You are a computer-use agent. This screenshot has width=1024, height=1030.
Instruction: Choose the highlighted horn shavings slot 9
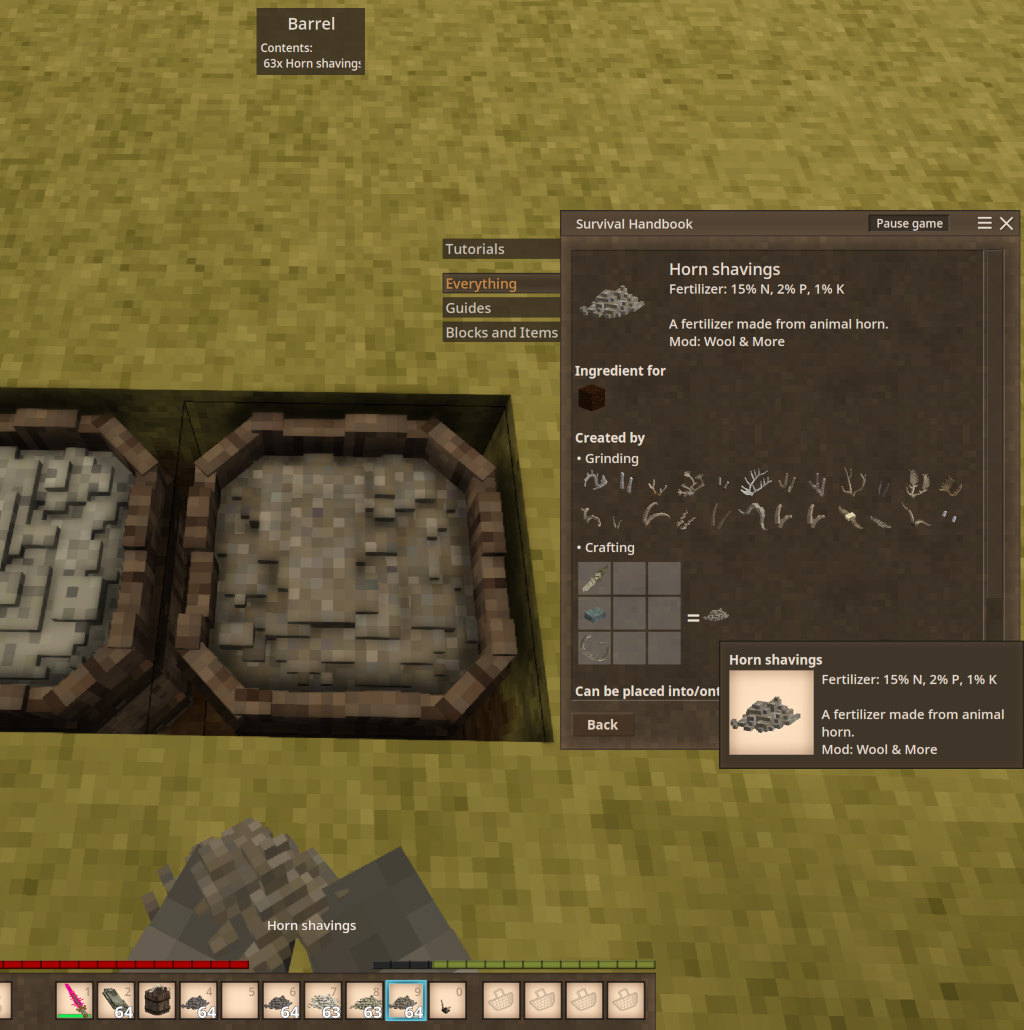pyautogui.click(x=406, y=1000)
